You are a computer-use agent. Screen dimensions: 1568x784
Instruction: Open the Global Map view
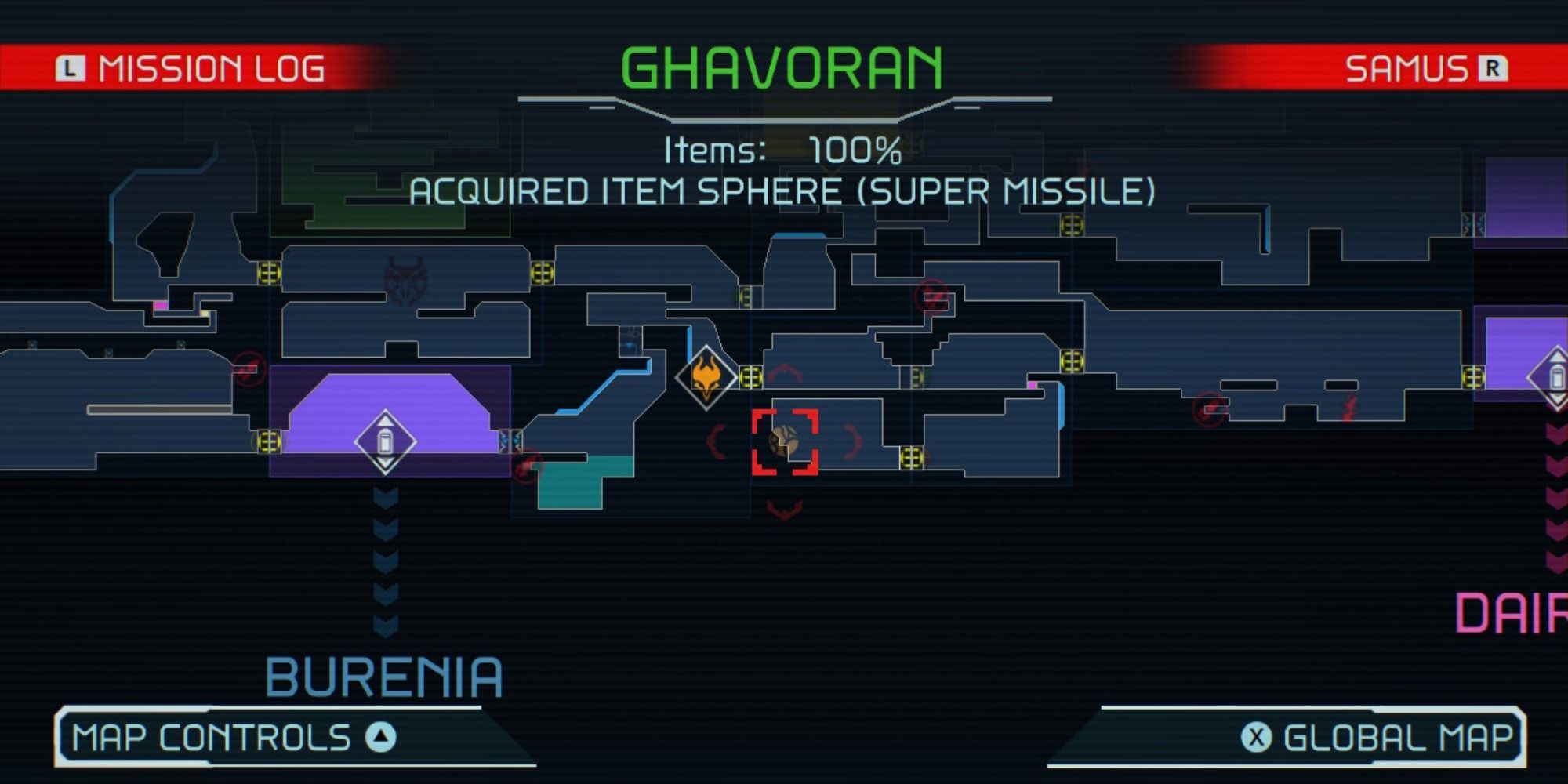point(1388,735)
